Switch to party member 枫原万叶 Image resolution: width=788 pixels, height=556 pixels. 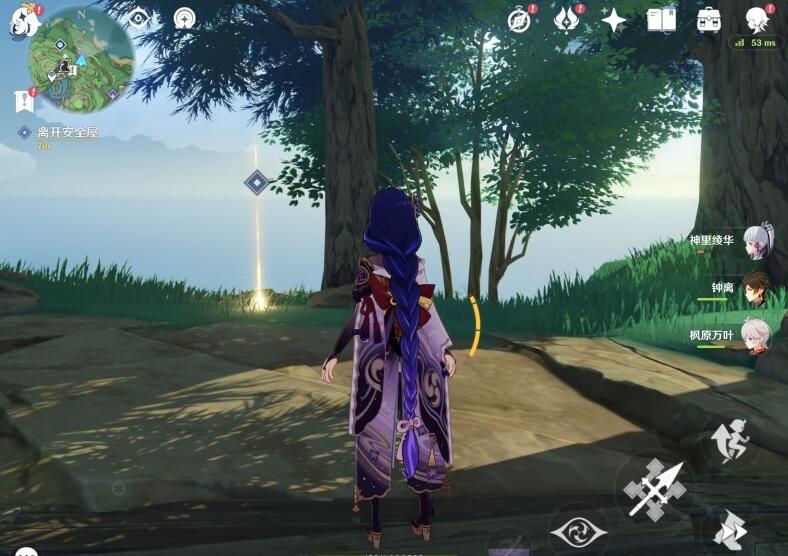756,337
